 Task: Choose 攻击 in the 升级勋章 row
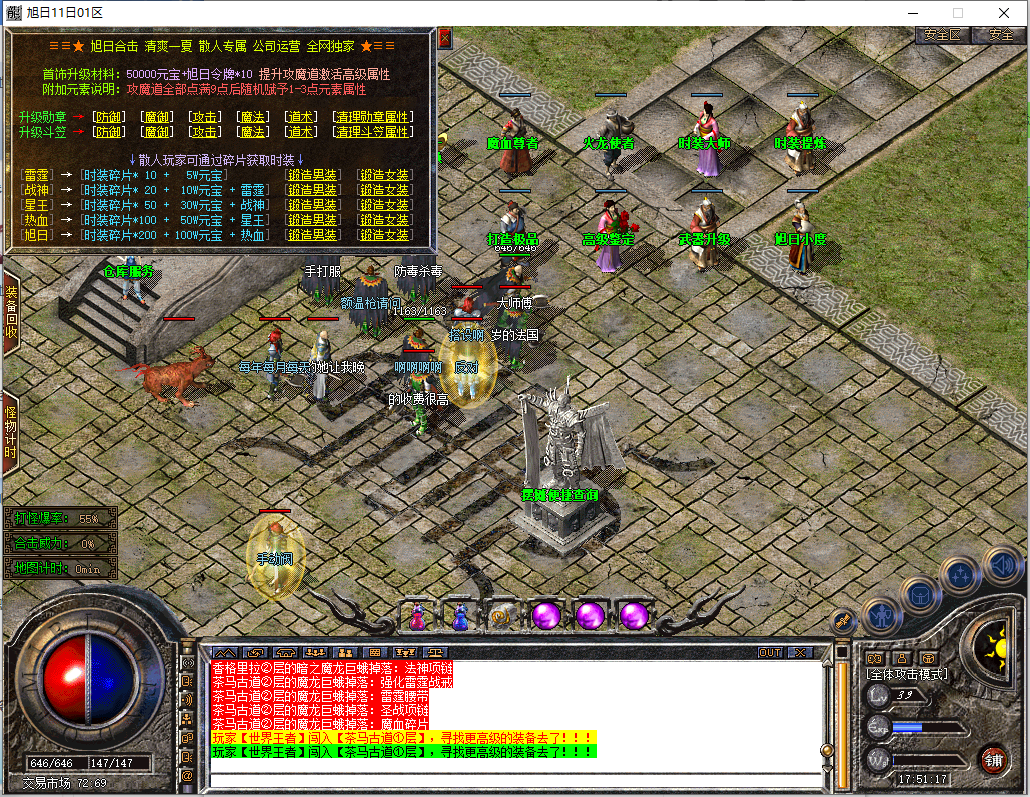pos(205,117)
